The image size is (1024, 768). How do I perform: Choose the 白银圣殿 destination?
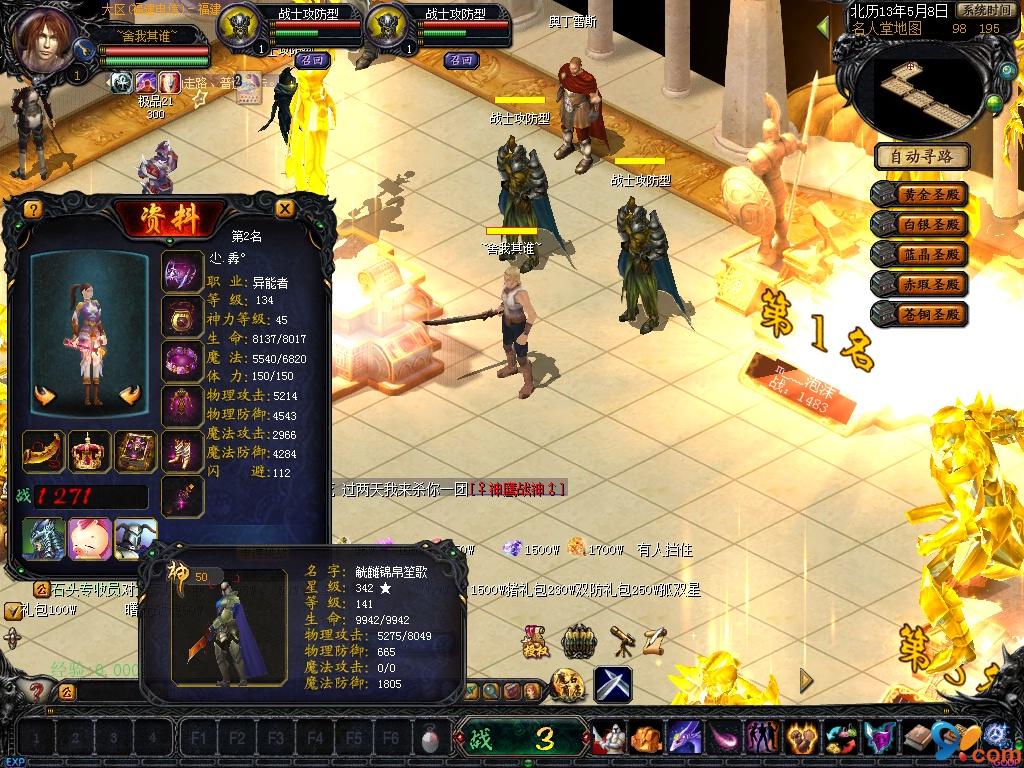pyautogui.click(x=920, y=225)
